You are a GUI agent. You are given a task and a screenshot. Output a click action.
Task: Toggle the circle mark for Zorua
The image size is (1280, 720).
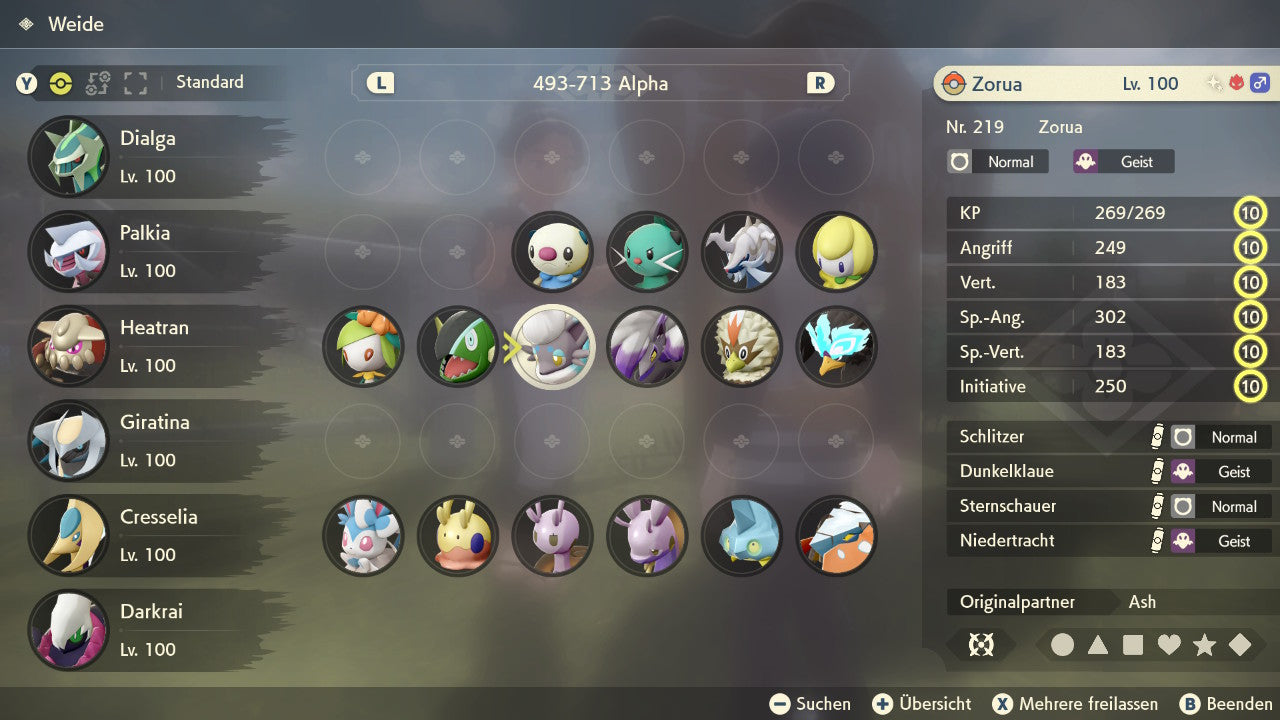tap(1063, 645)
